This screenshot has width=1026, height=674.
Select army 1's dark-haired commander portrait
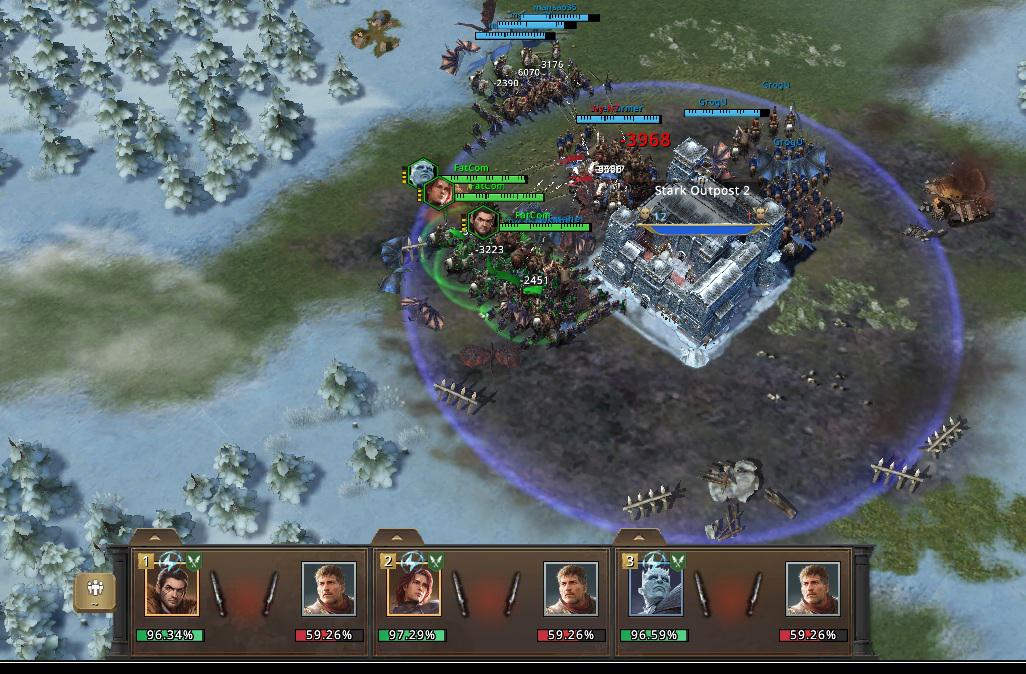click(x=172, y=589)
